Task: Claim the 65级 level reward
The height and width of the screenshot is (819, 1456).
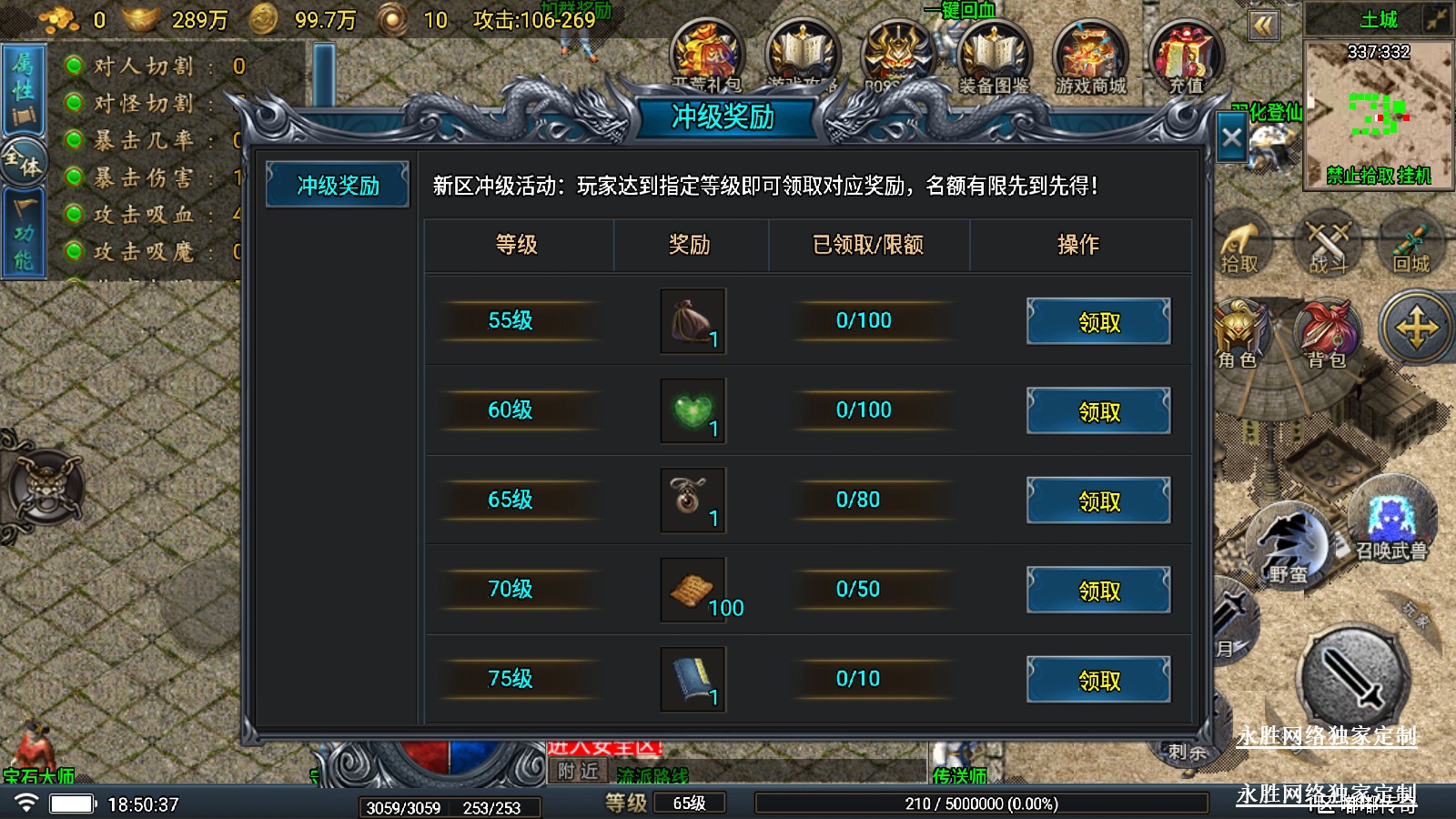Action: coord(1098,500)
